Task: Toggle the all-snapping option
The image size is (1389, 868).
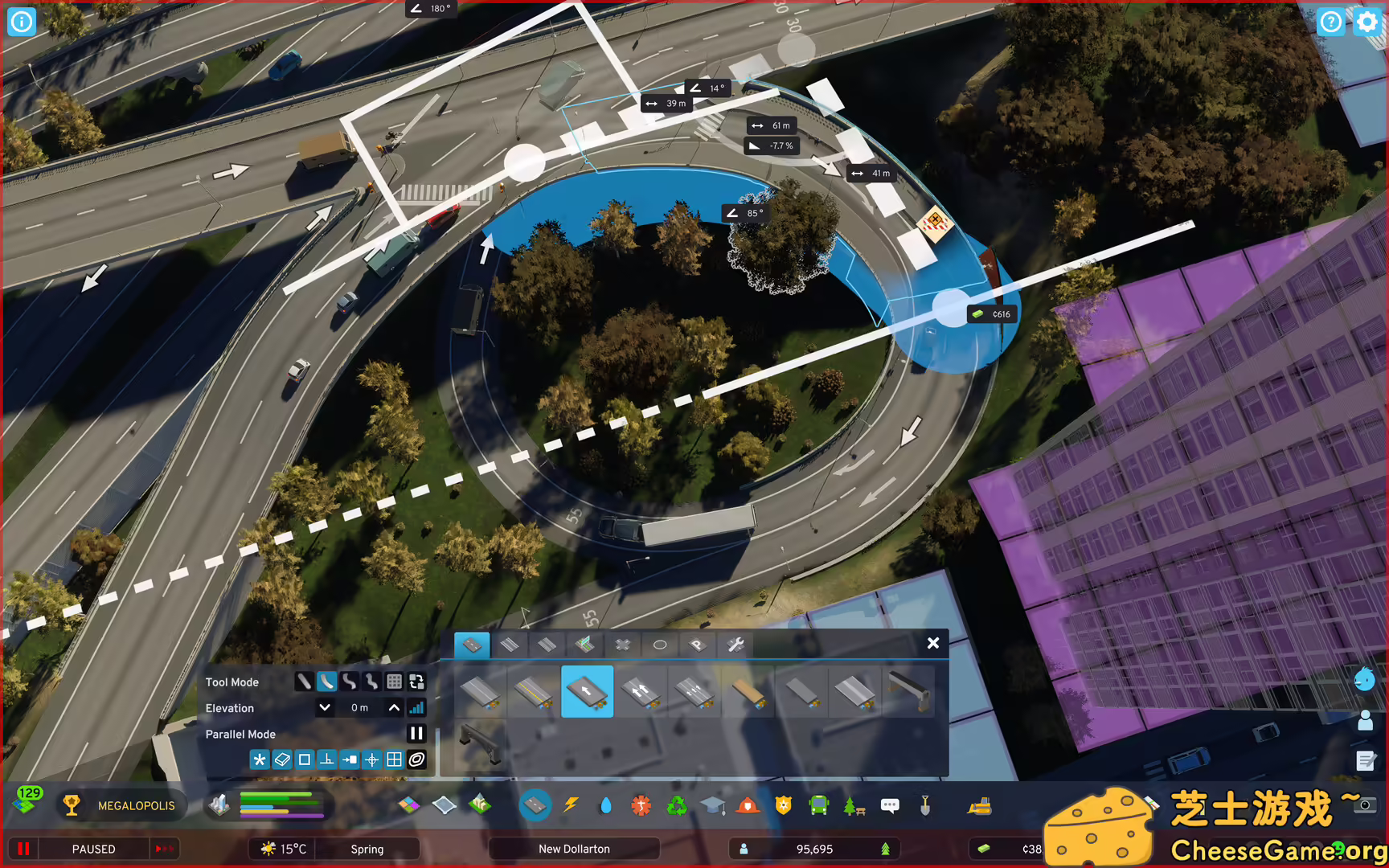Action: tap(260, 760)
